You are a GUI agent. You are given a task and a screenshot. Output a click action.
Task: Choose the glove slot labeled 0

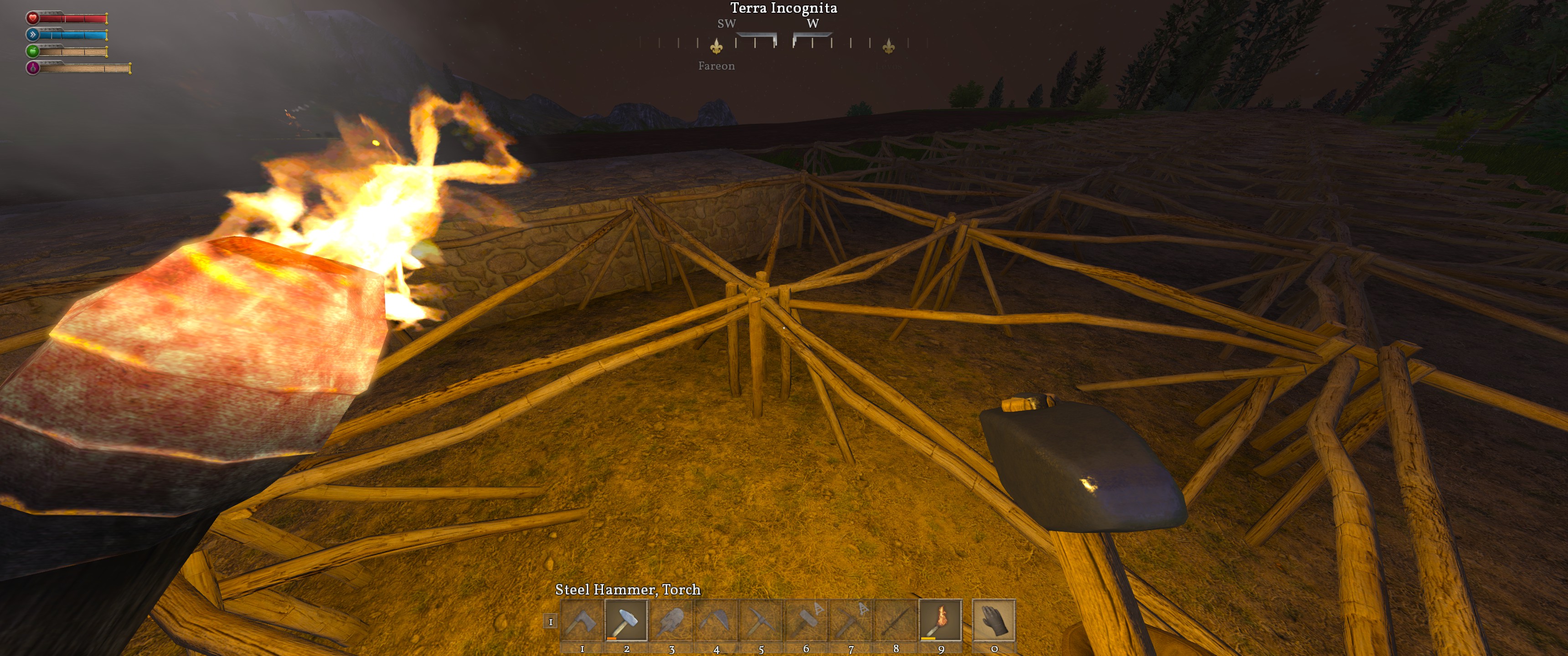tap(993, 621)
